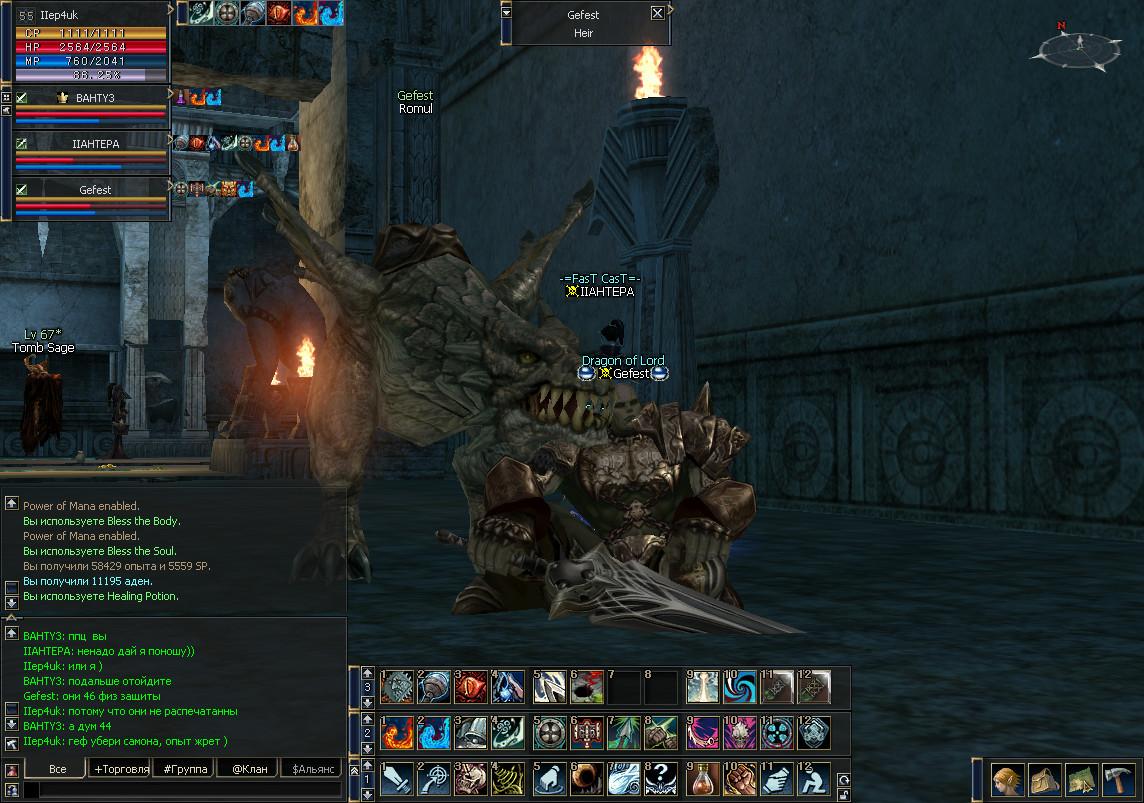Viewport: 1144px width, 803px height.
Task: Use the healing potion in slot 9
Action: [703, 777]
